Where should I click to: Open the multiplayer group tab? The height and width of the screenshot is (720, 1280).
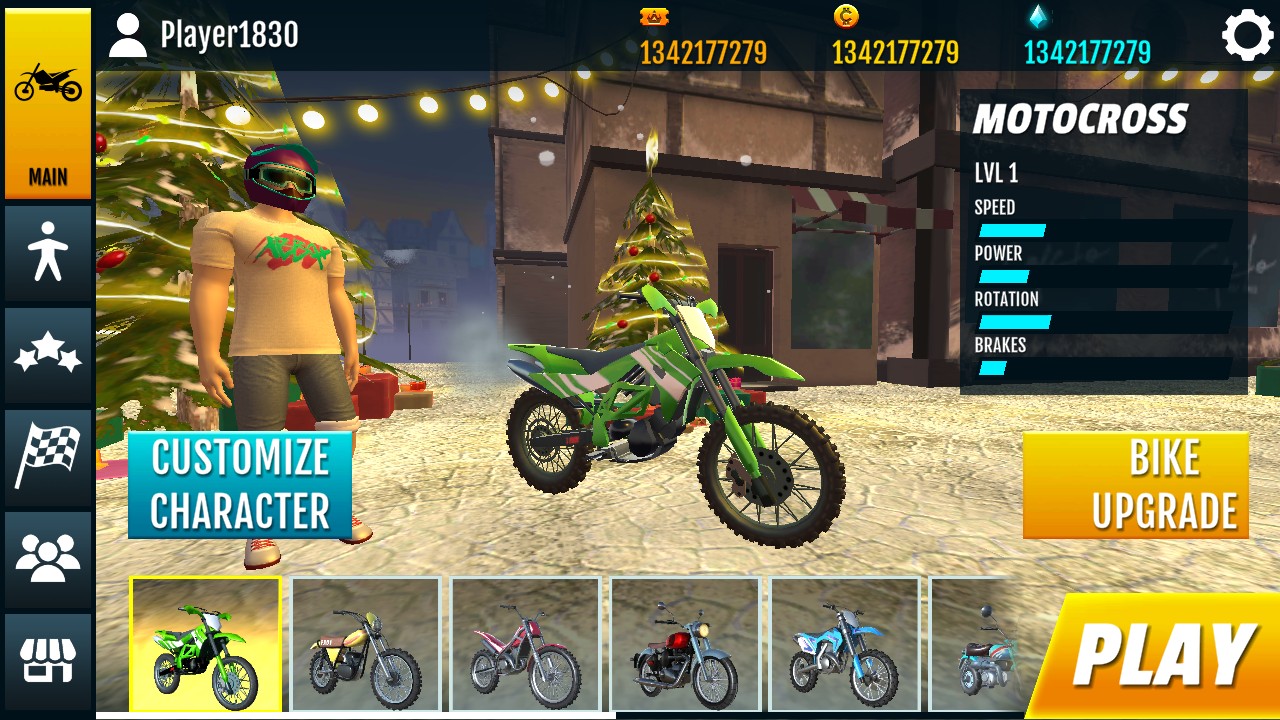(x=48, y=559)
